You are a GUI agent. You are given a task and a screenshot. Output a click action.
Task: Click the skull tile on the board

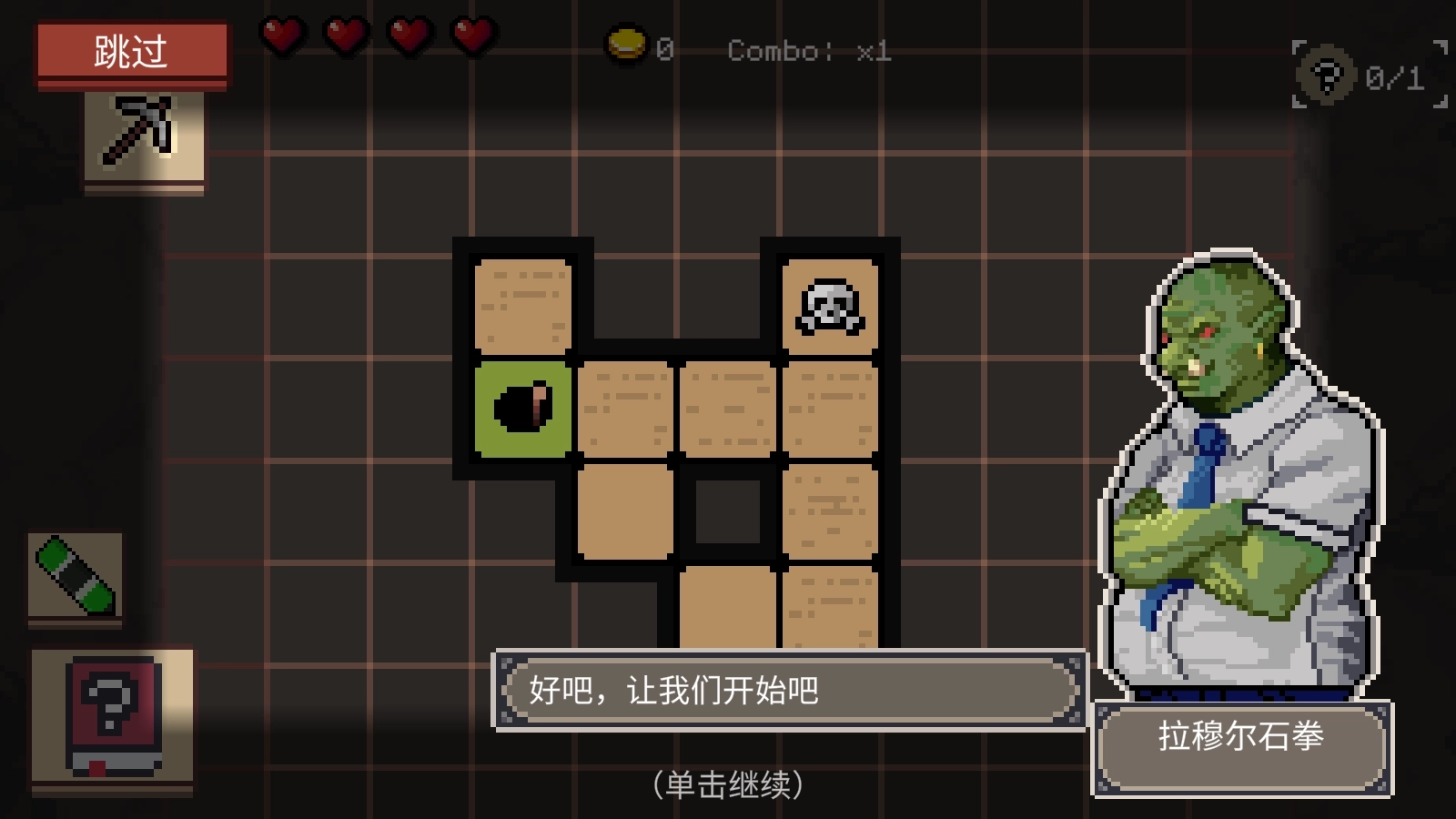tap(829, 308)
